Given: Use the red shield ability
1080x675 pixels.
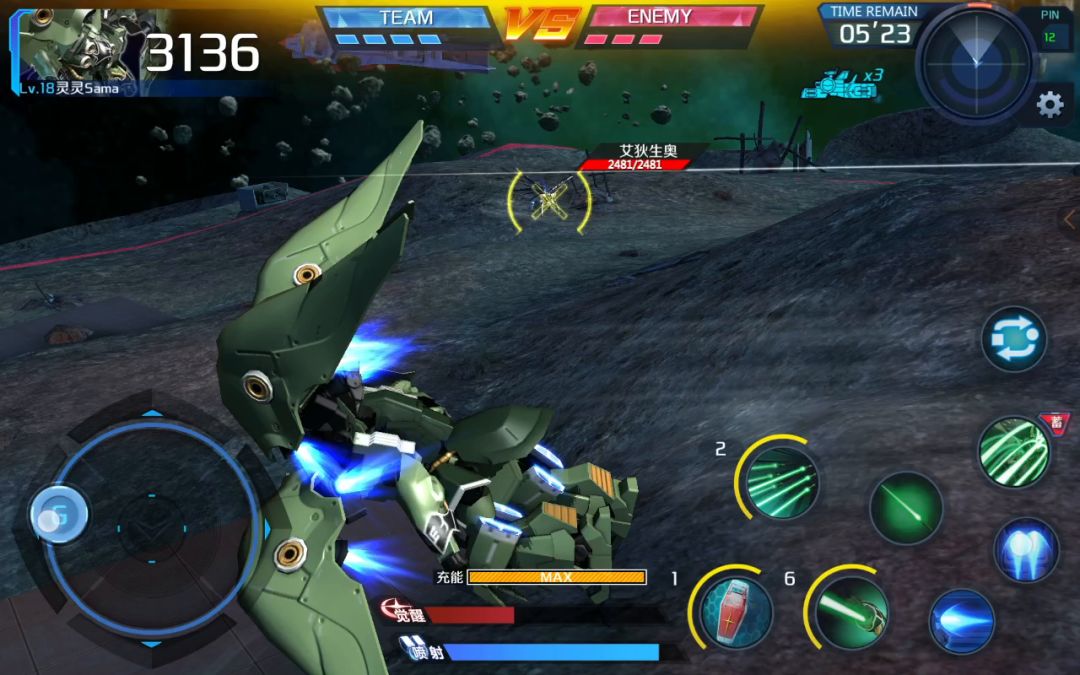Looking at the screenshot, I should click(735, 609).
